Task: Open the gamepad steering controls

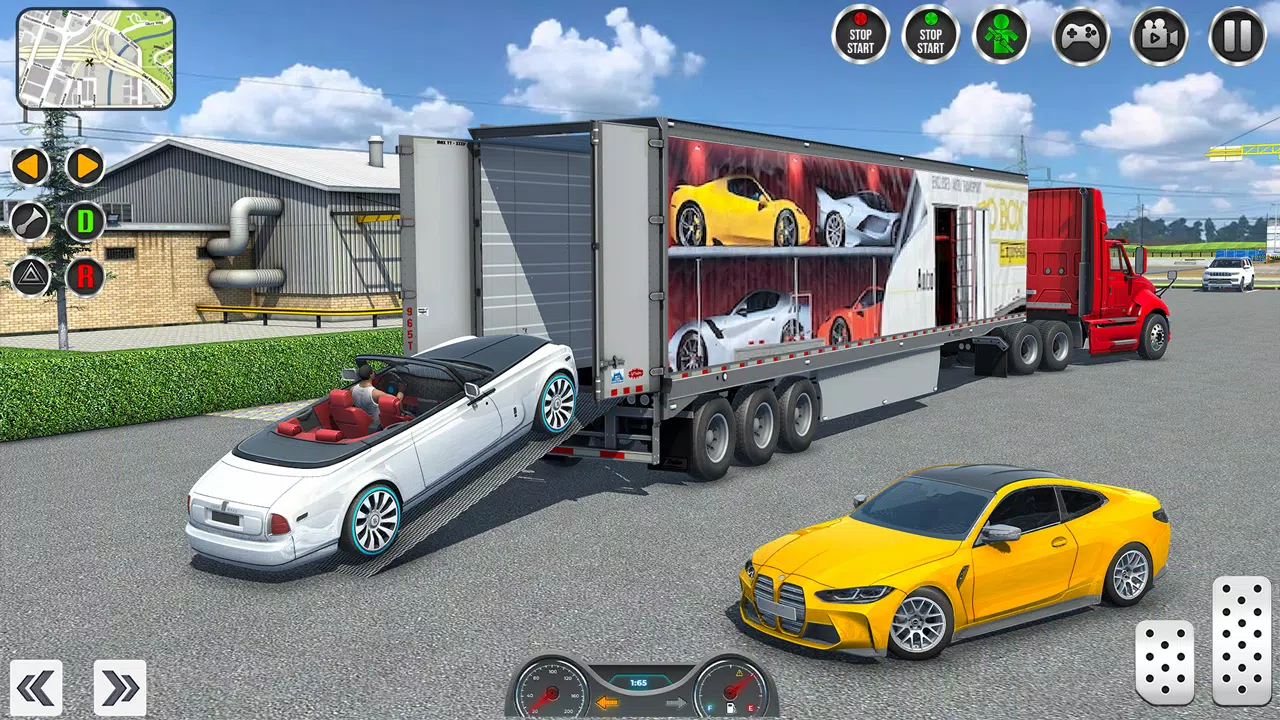Action: [1081, 35]
